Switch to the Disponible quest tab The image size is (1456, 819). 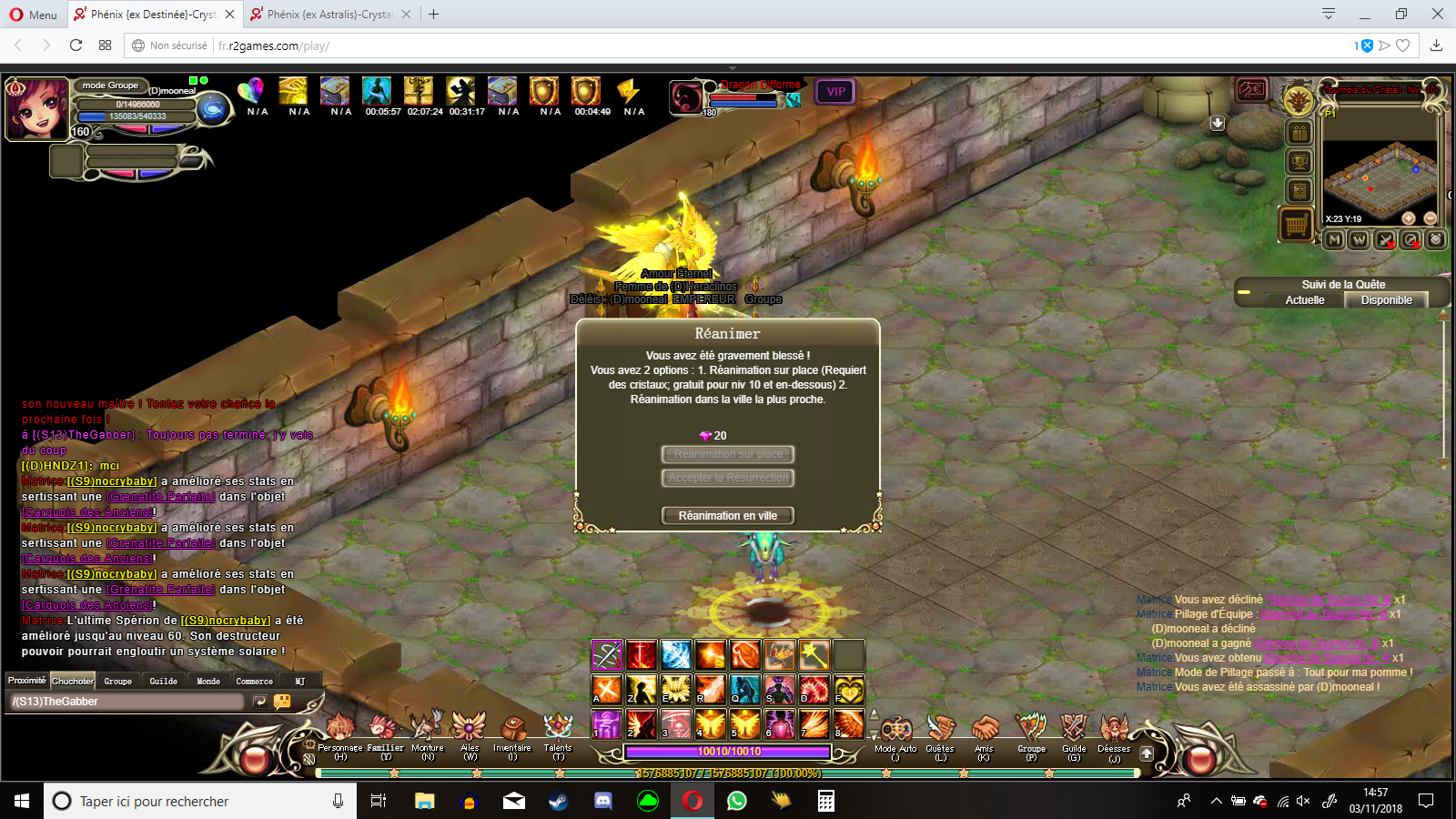1386,300
